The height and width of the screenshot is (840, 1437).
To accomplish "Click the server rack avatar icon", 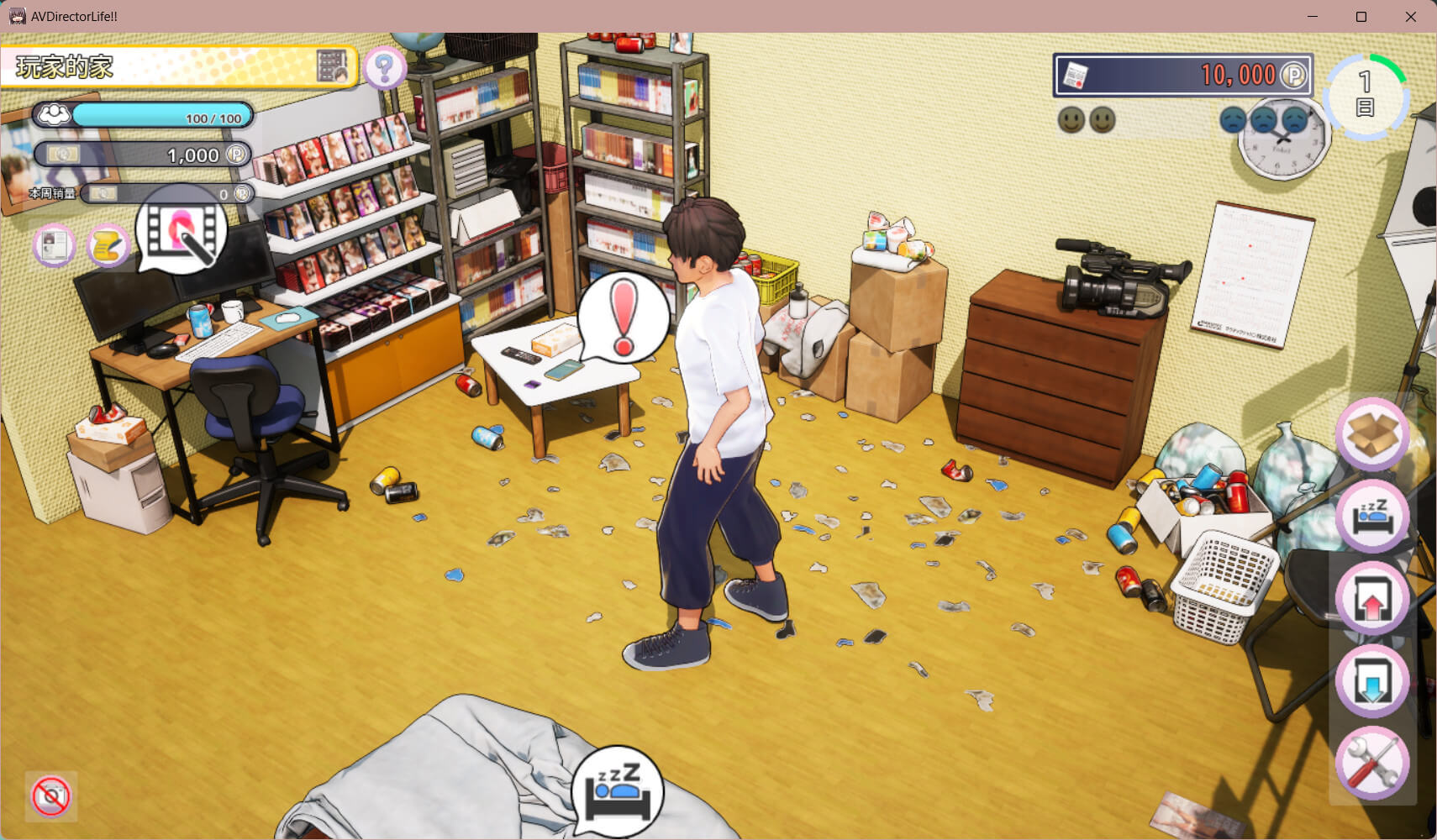I will (x=332, y=66).
